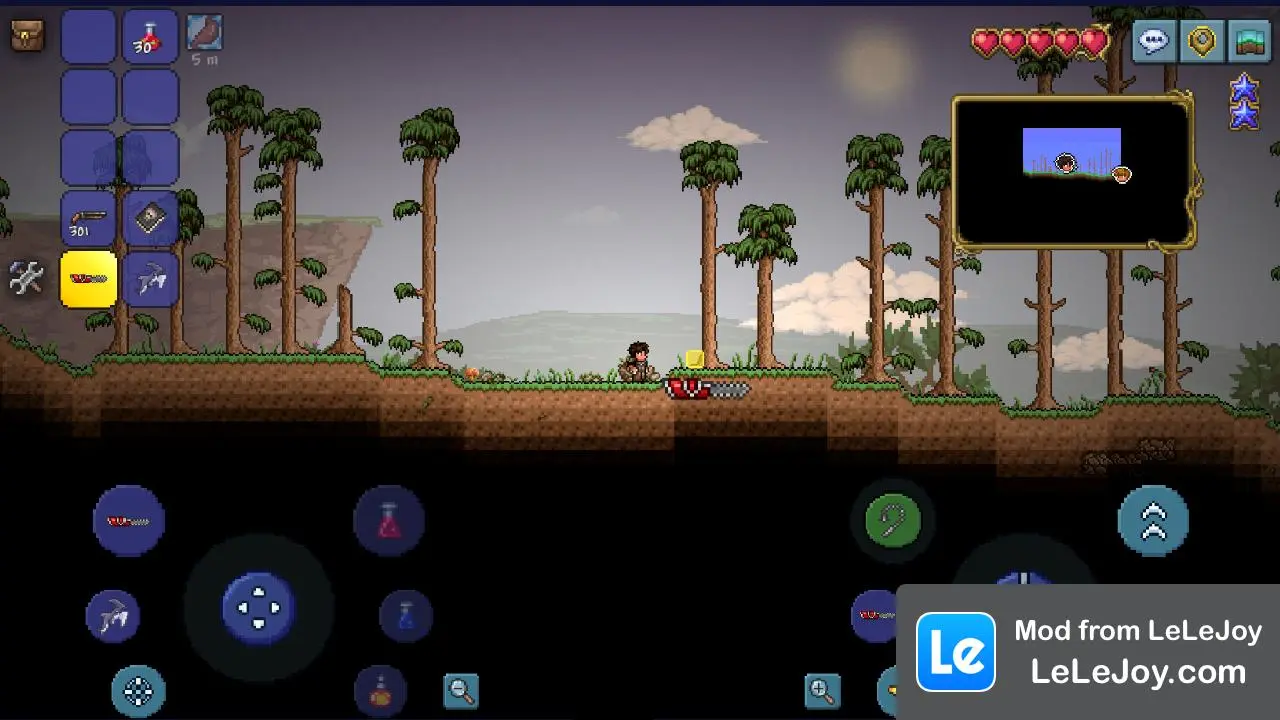Image resolution: width=1280 pixels, height=720 pixels.
Task: Open the backpack inventory
Action: coord(25,36)
